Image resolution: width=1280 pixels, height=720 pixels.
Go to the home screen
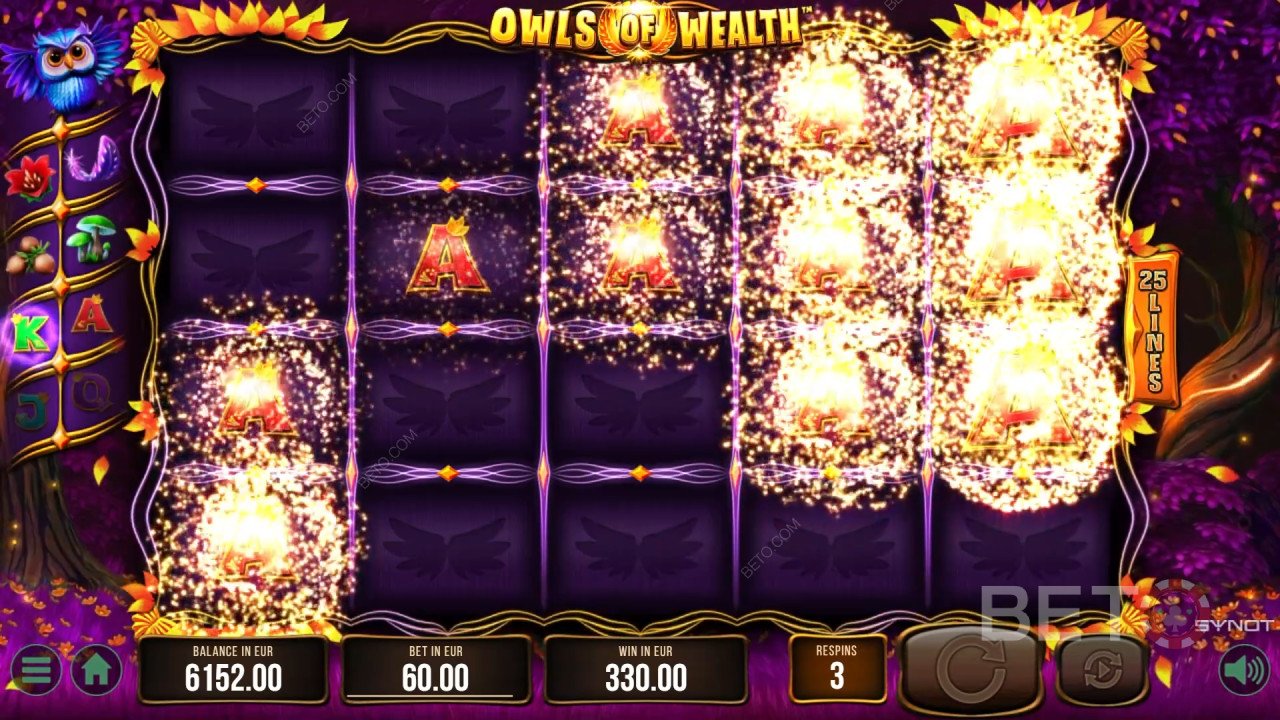[96, 670]
